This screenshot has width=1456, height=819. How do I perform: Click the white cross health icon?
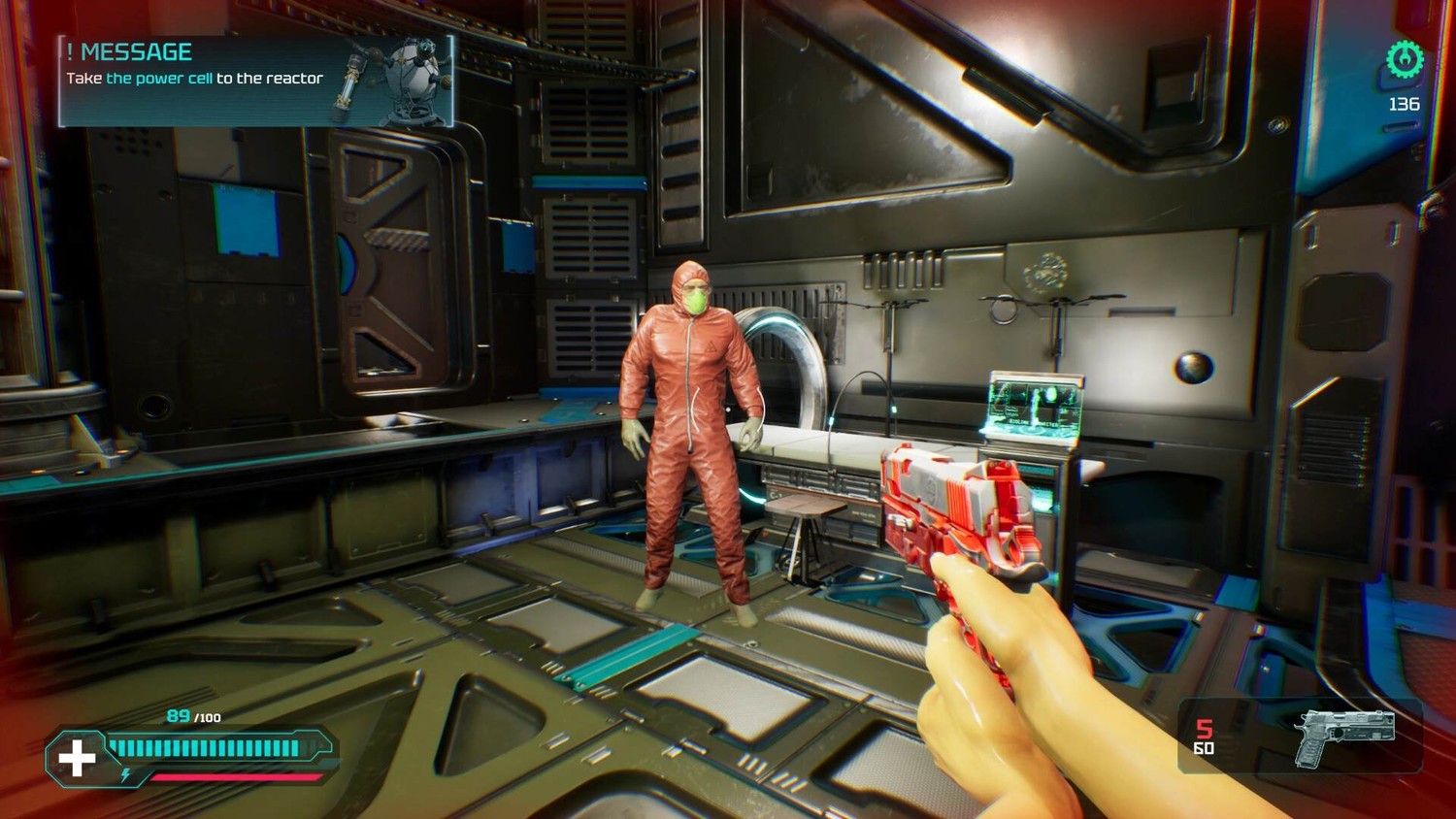point(78,757)
